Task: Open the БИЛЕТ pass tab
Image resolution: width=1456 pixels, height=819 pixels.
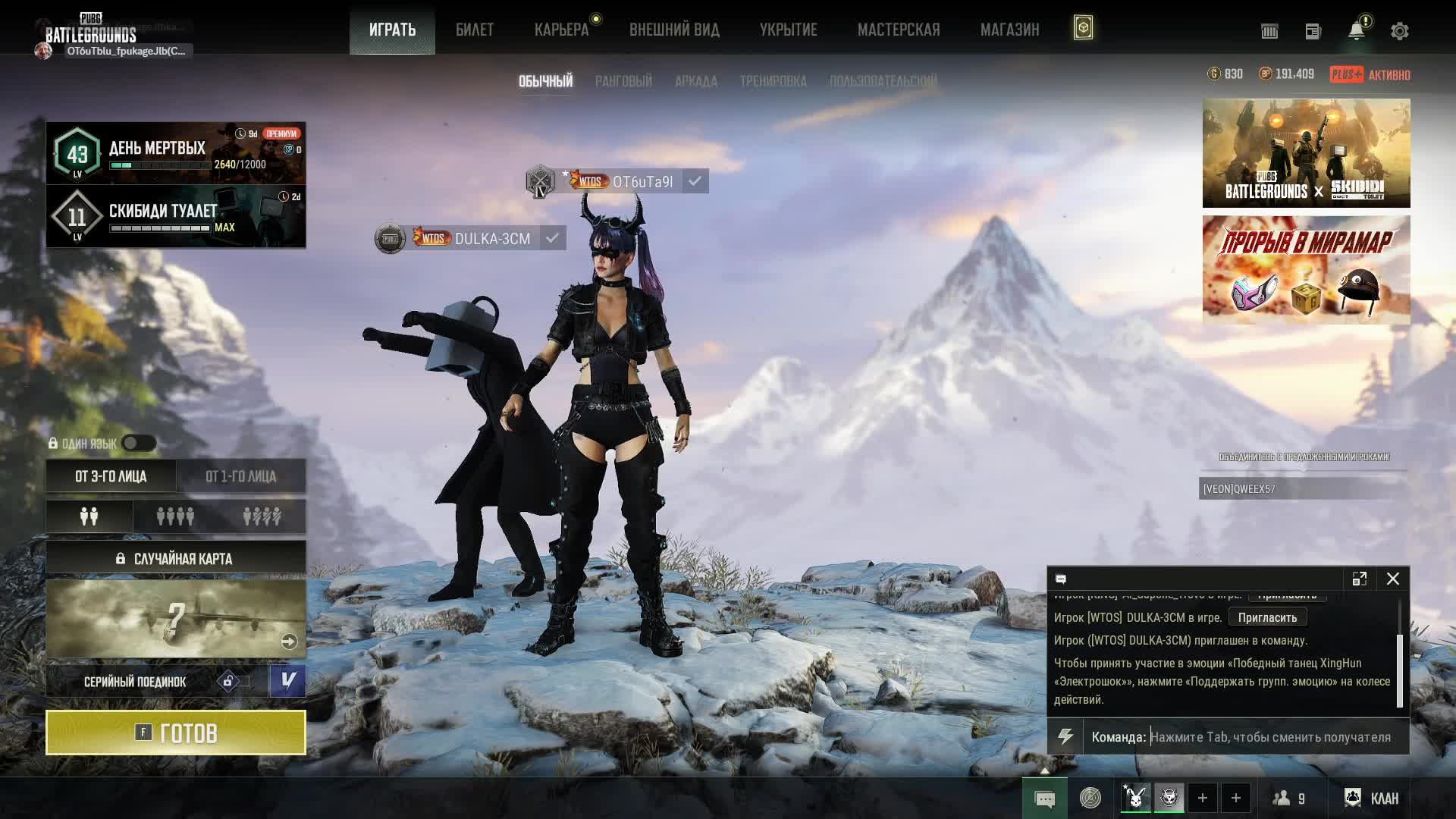Action: click(x=475, y=30)
